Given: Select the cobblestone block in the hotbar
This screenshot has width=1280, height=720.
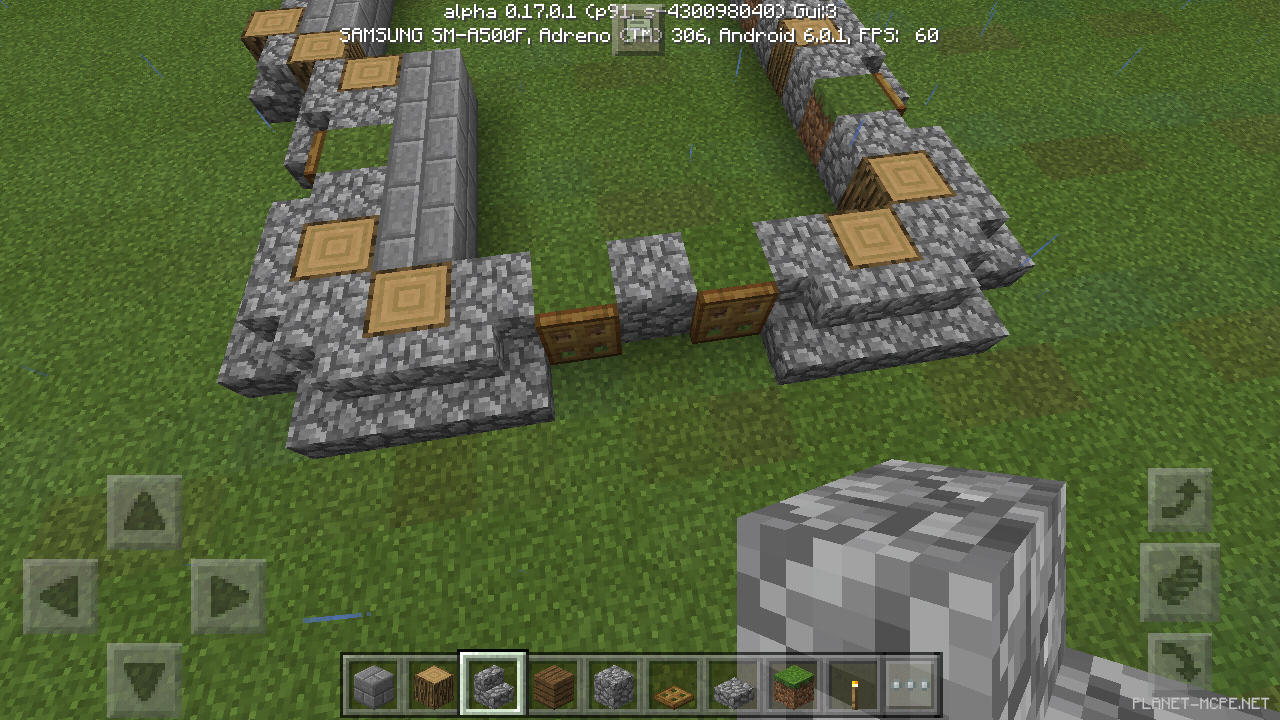Looking at the screenshot, I should 613,685.
